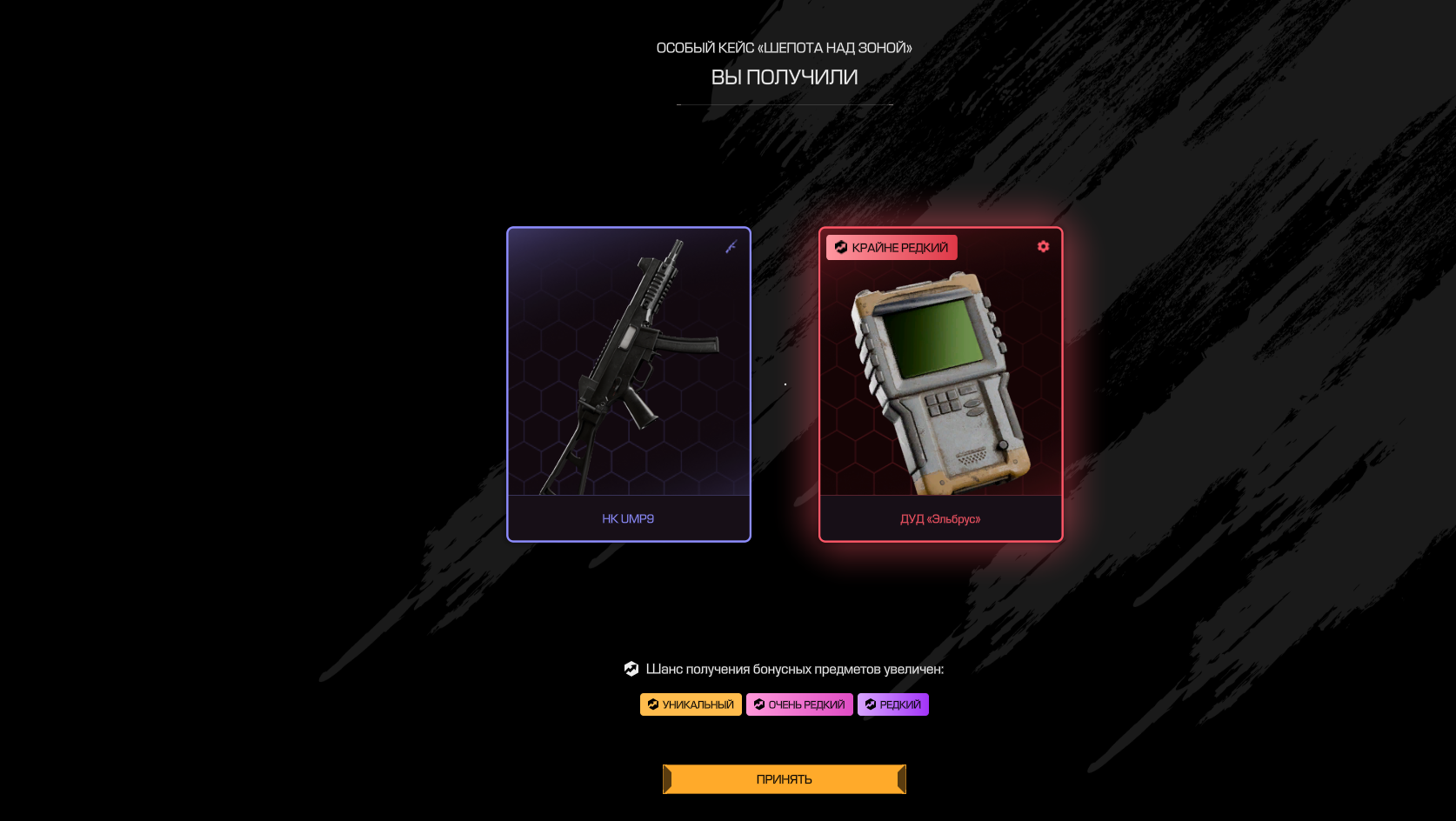1456x821 pixels.
Task: Click the weapon icon on UMP9 card
Action: point(731,247)
